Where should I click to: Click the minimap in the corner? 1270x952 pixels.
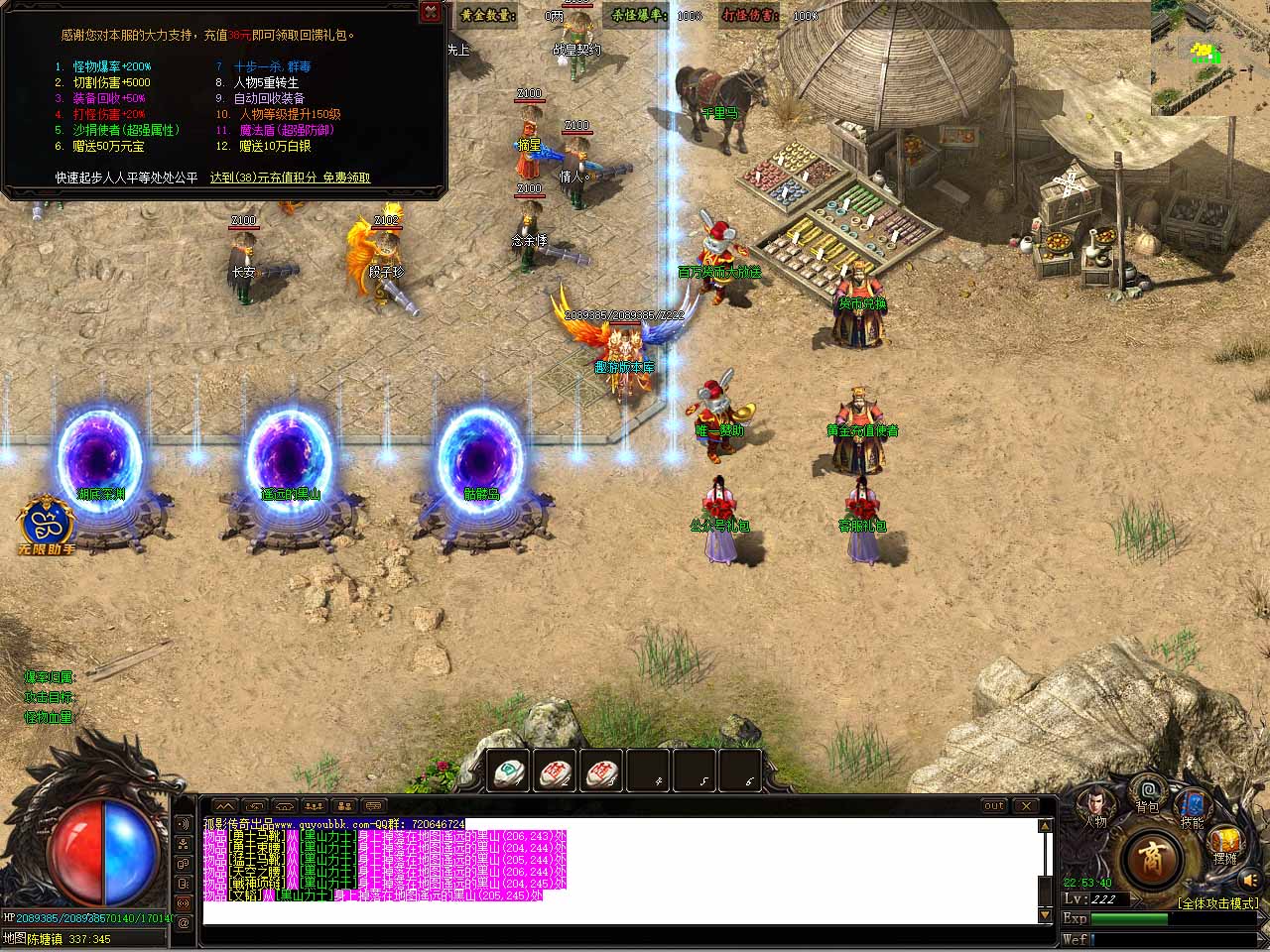point(1210,58)
